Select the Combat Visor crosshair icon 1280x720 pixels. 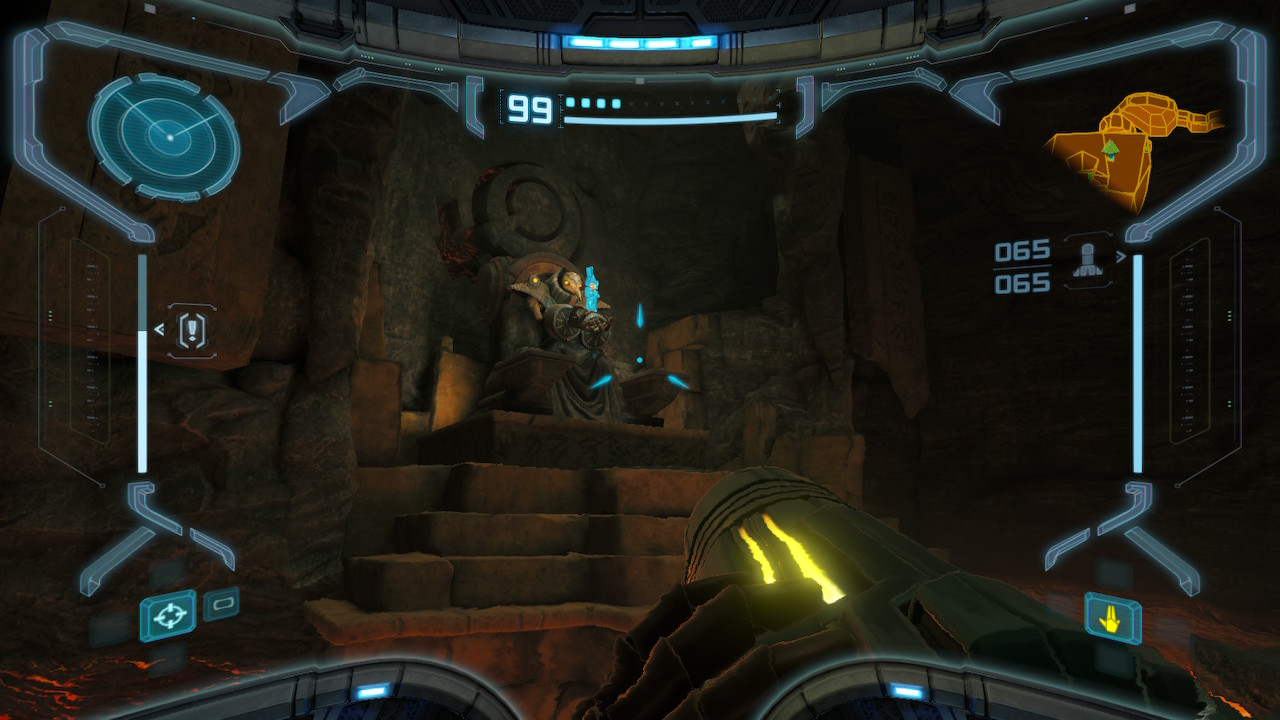pos(167,616)
